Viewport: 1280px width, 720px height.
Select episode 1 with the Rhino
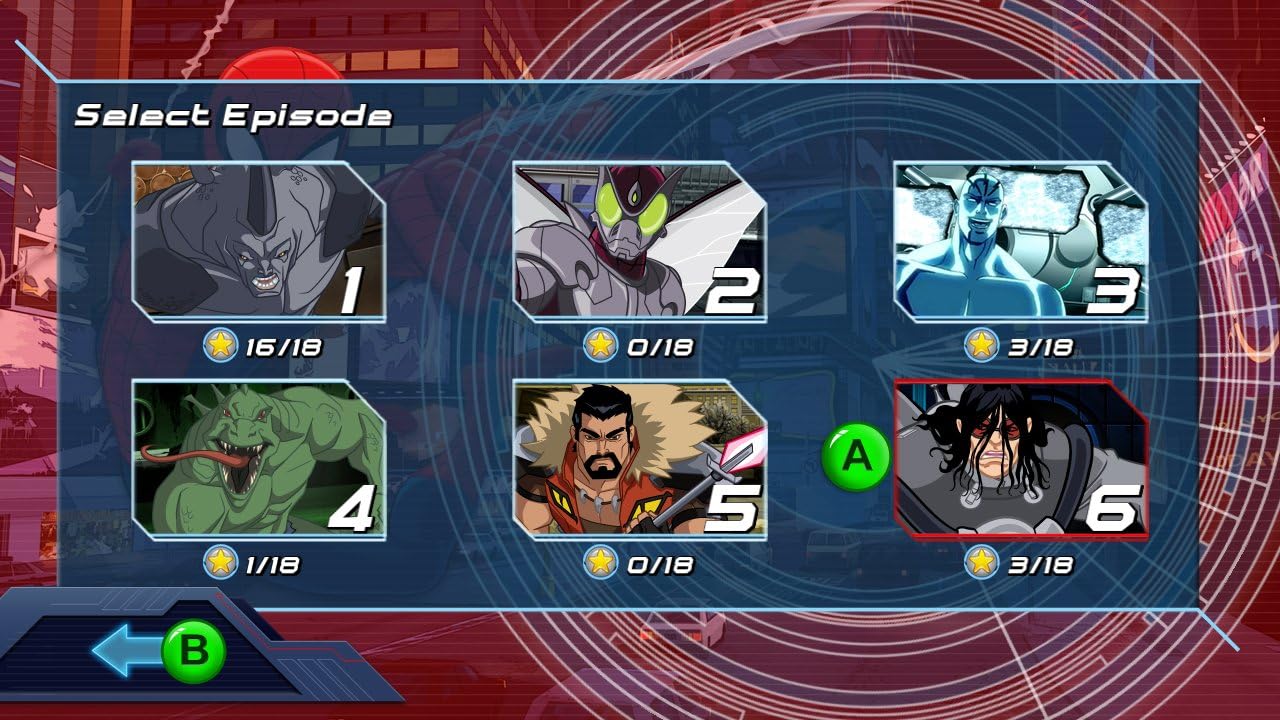[258, 241]
